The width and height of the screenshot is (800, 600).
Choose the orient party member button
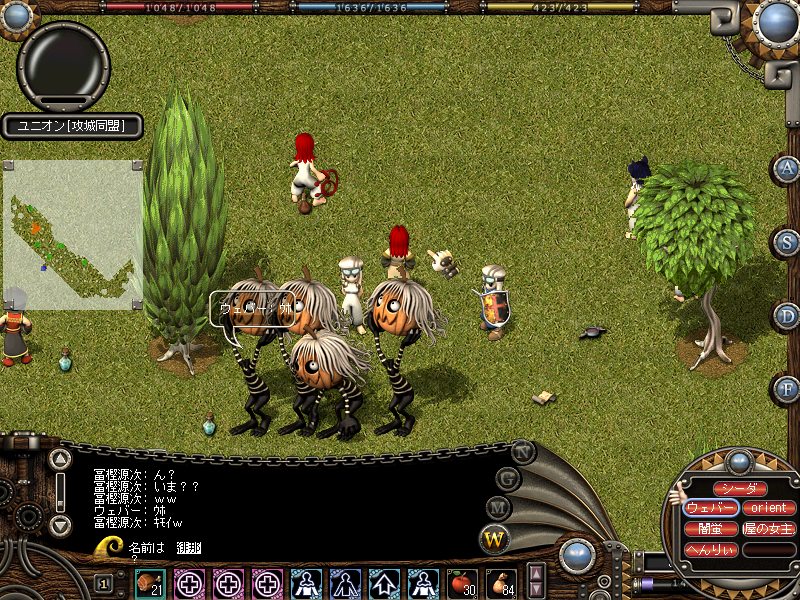coord(769,508)
